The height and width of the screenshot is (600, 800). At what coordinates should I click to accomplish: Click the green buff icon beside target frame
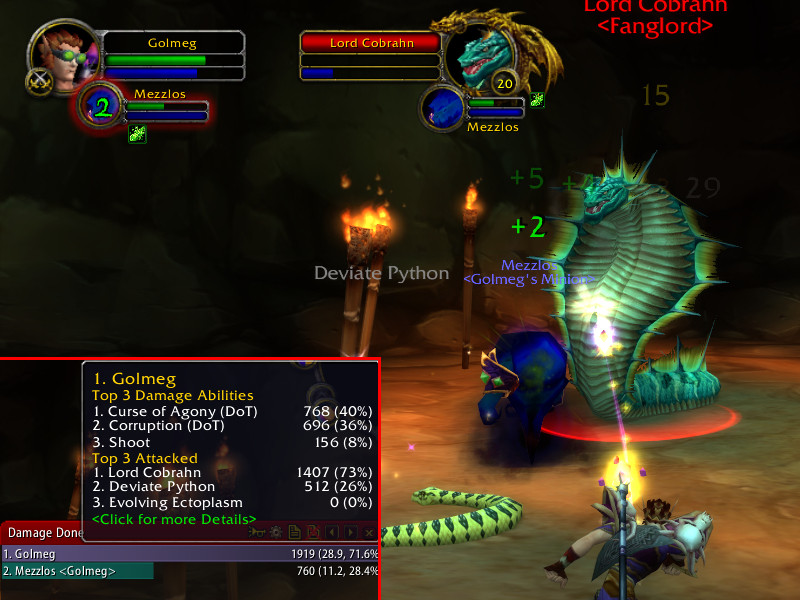[x=537, y=99]
